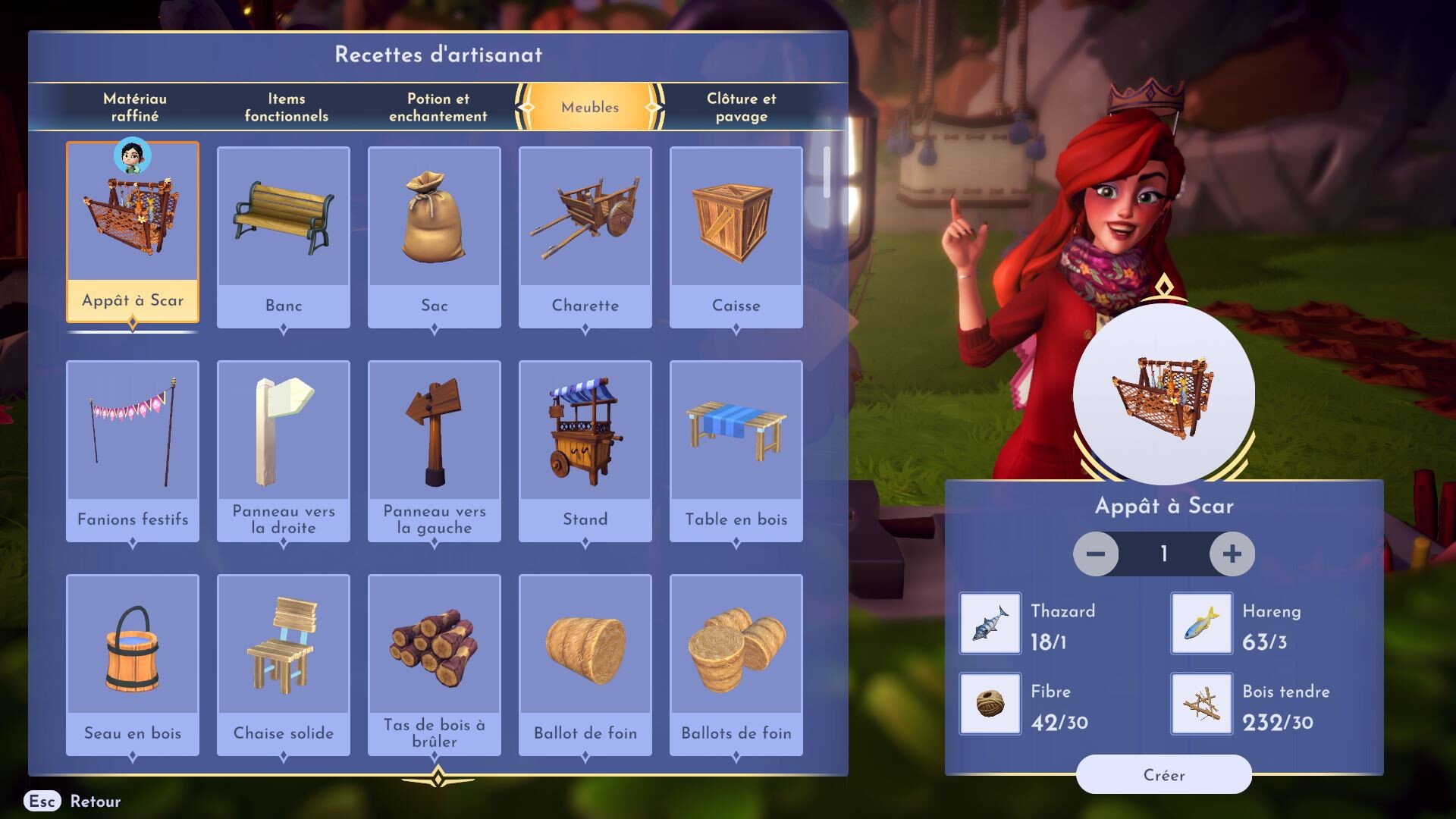
Task: Click the scrollbar beside the recipe list
Action: pos(828,171)
